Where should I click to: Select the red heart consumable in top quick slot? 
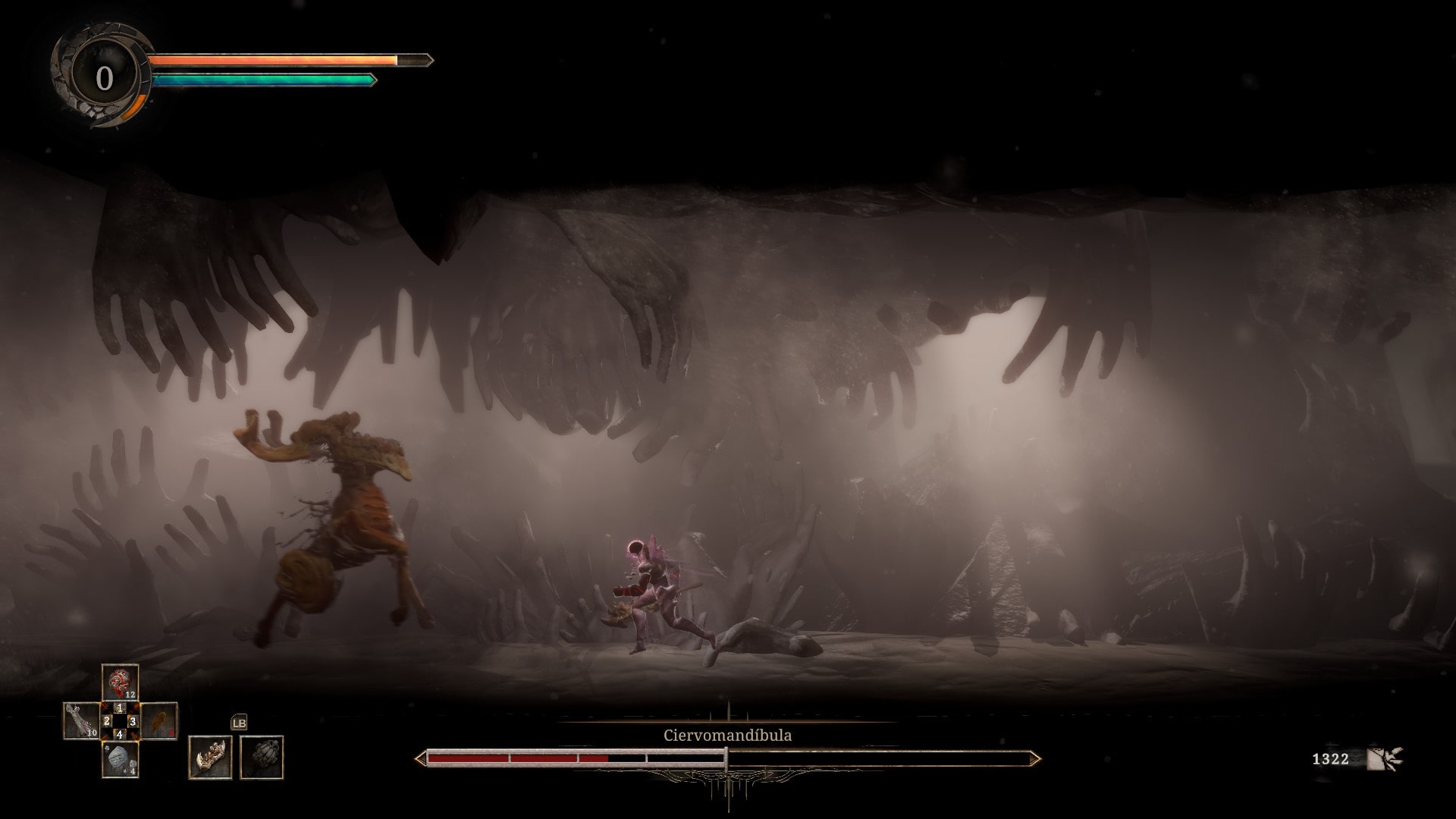(x=118, y=682)
